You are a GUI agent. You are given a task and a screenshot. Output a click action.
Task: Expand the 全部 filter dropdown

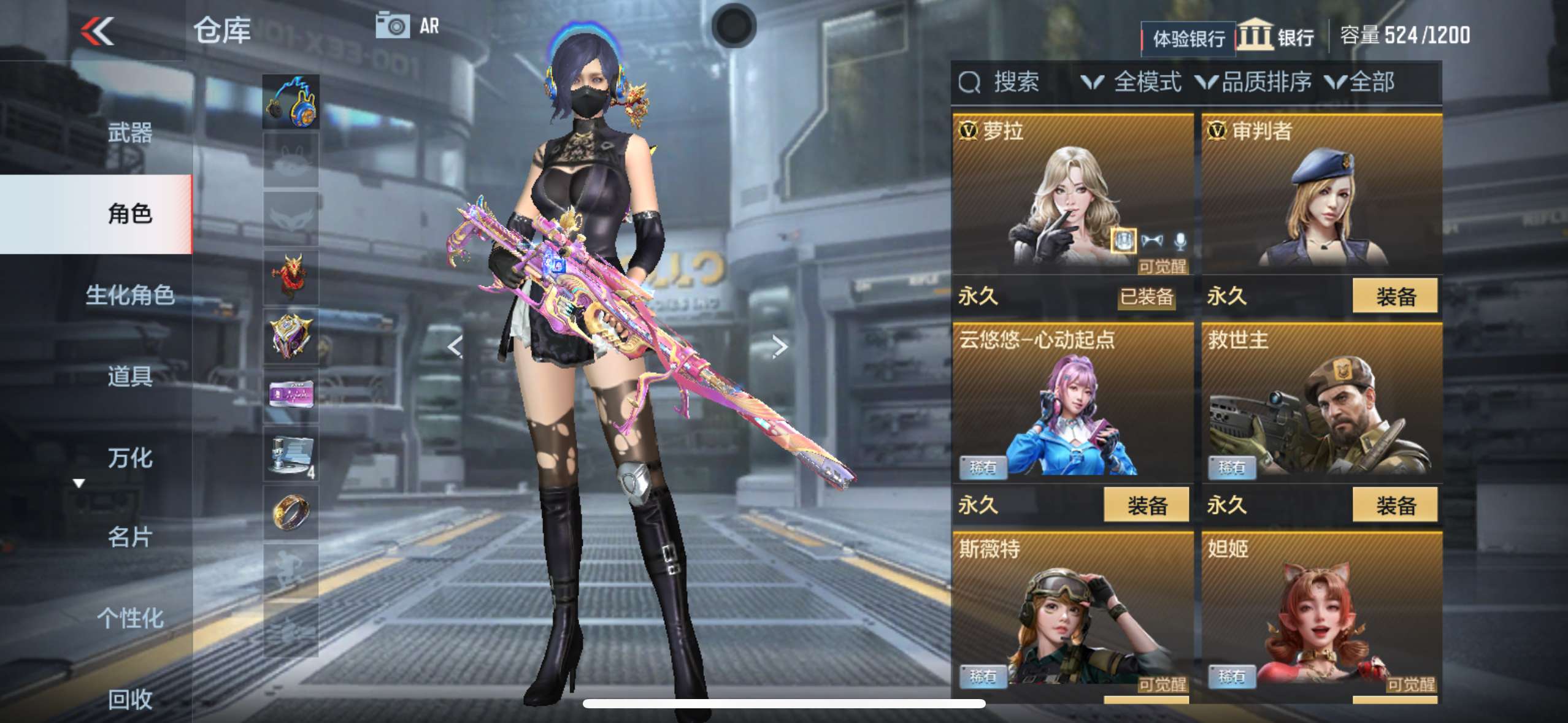point(1360,82)
